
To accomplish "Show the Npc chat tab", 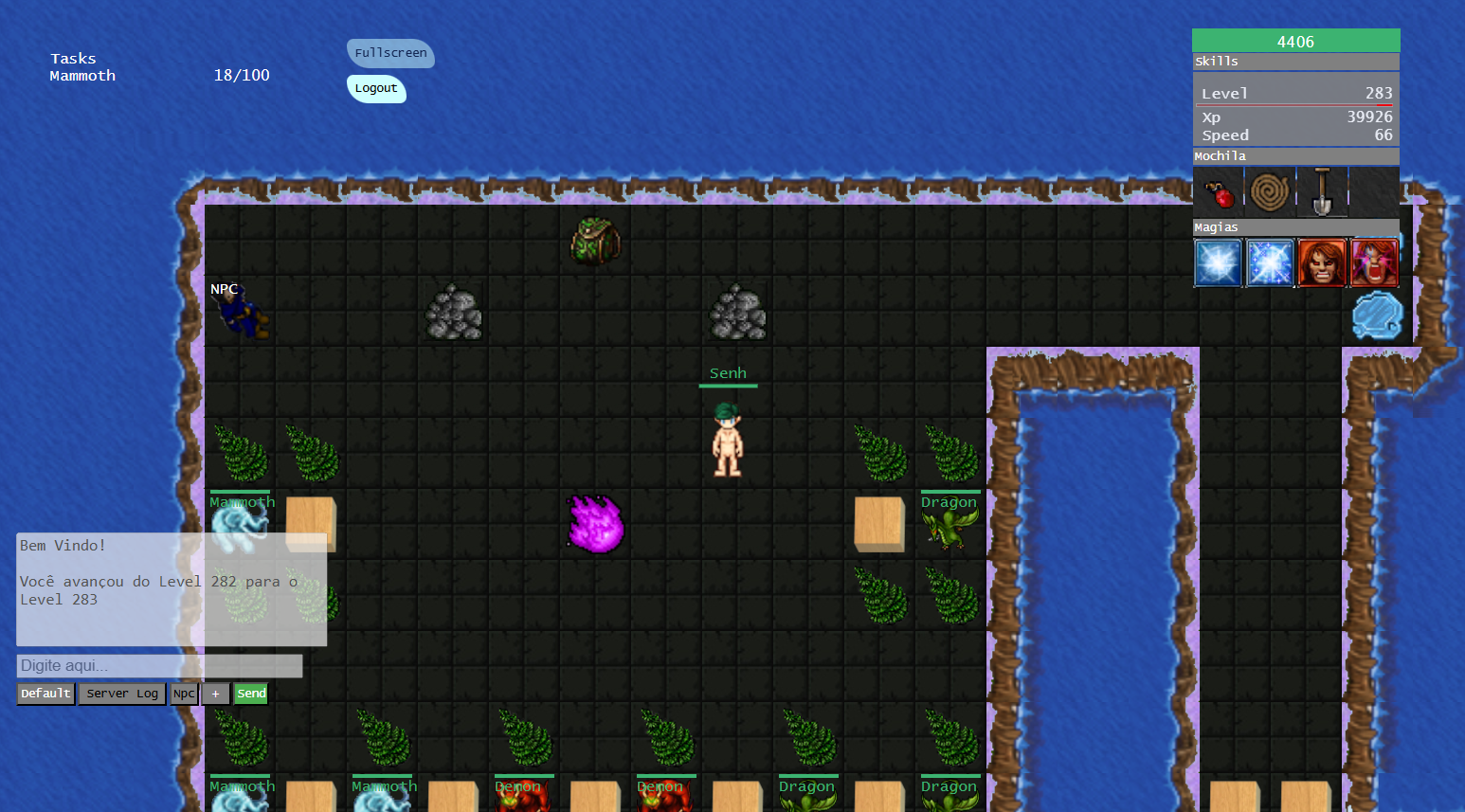I will click(x=184, y=694).
